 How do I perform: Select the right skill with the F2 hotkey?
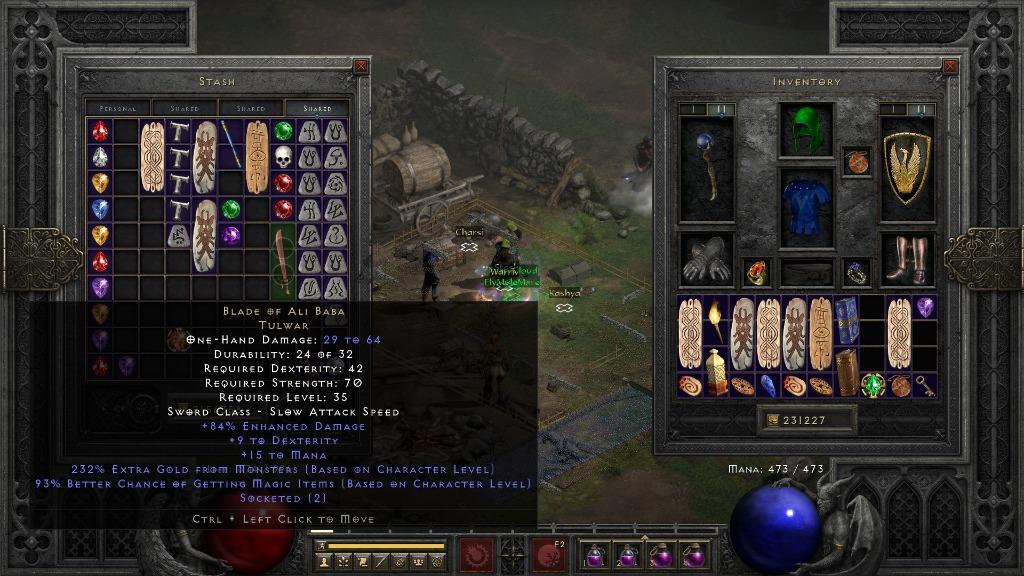click(548, 554)
